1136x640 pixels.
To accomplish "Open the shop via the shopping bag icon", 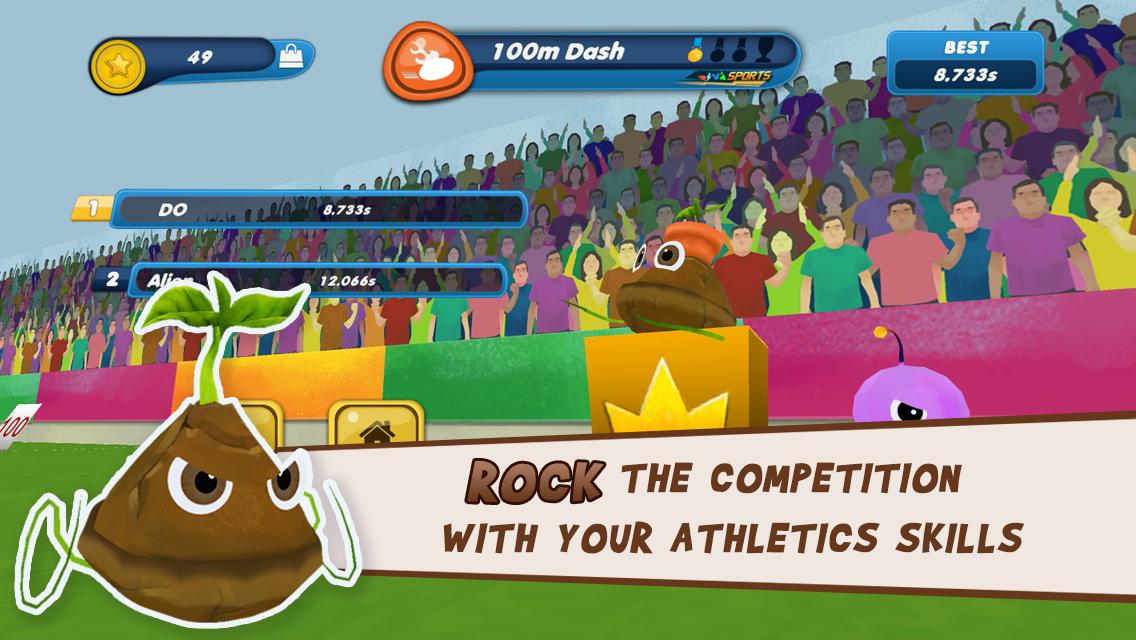I will tap(291, 57).
